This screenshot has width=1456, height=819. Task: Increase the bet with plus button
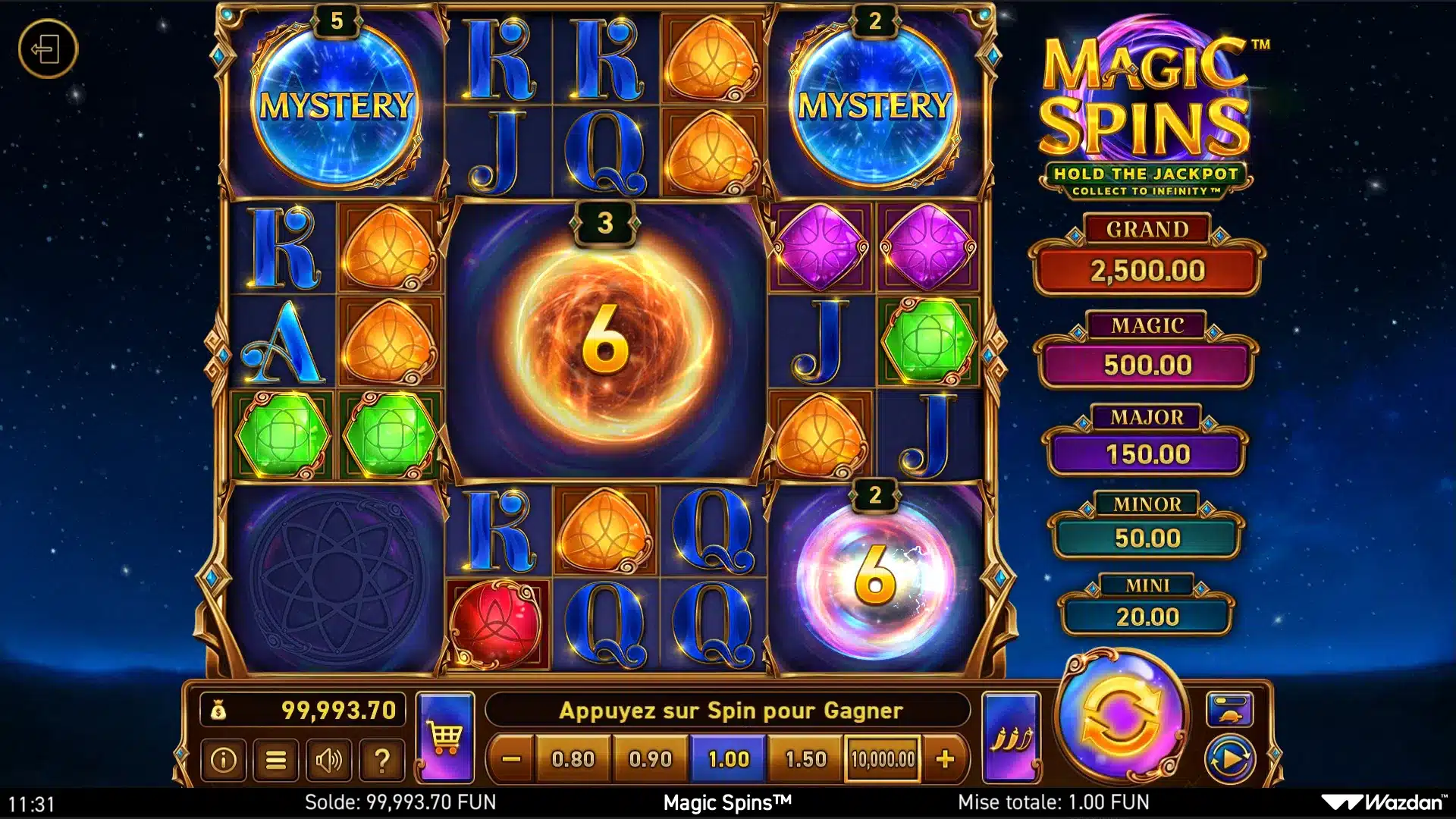pyautogui.click(x=945, y=759)
